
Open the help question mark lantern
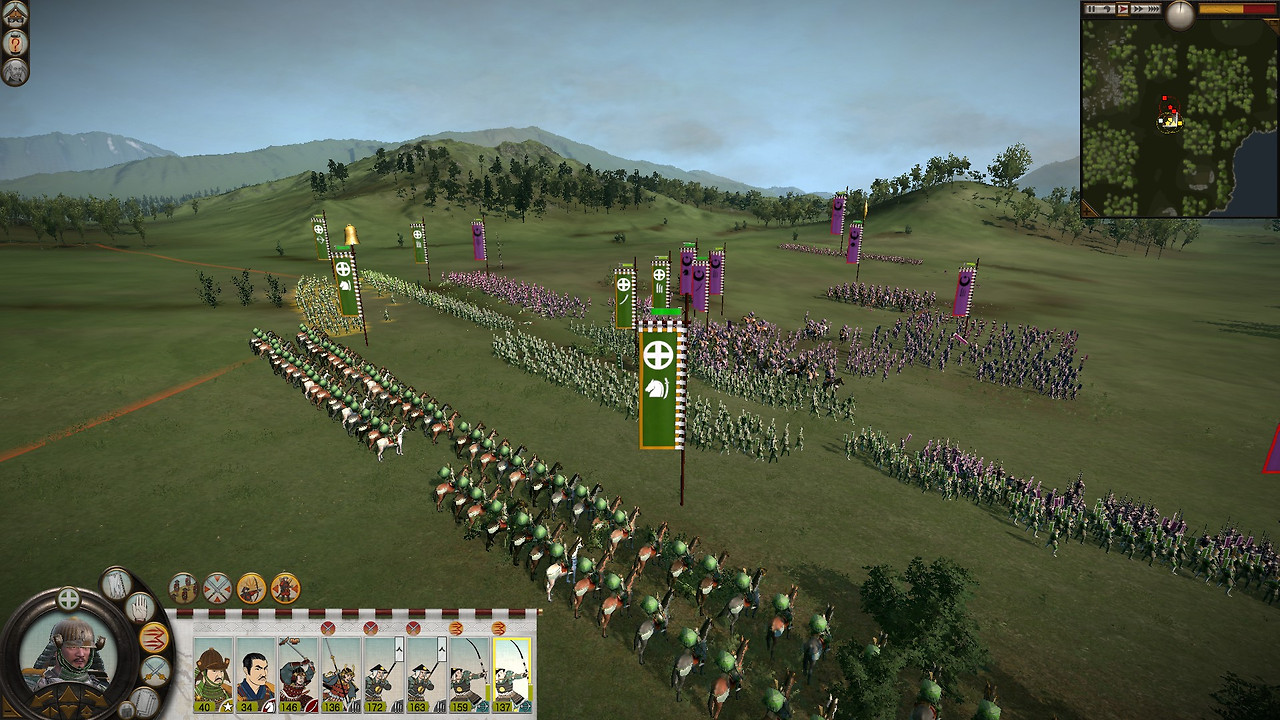tap(15, 43)
